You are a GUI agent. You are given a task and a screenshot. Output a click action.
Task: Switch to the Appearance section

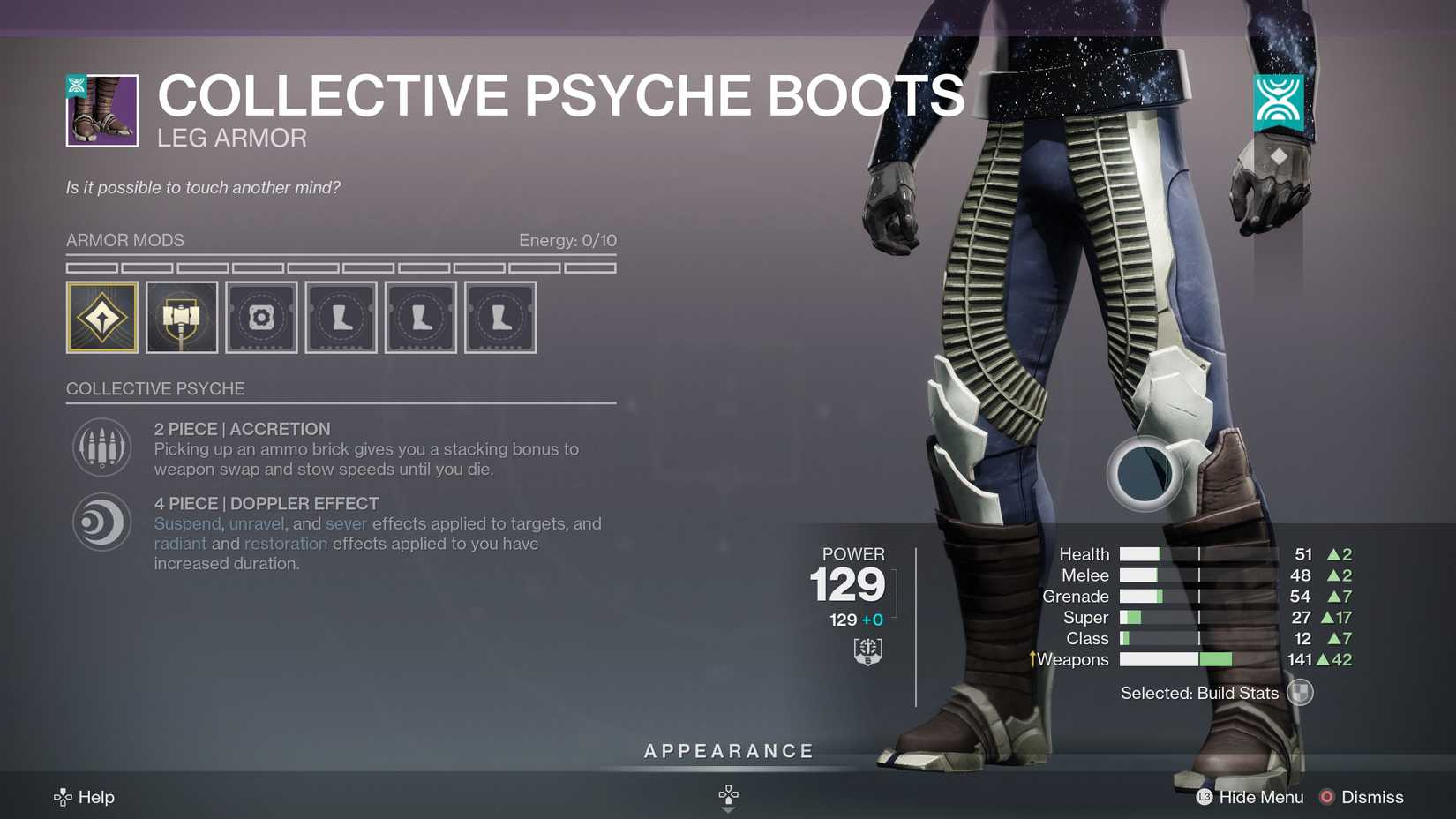pos(728,751)
